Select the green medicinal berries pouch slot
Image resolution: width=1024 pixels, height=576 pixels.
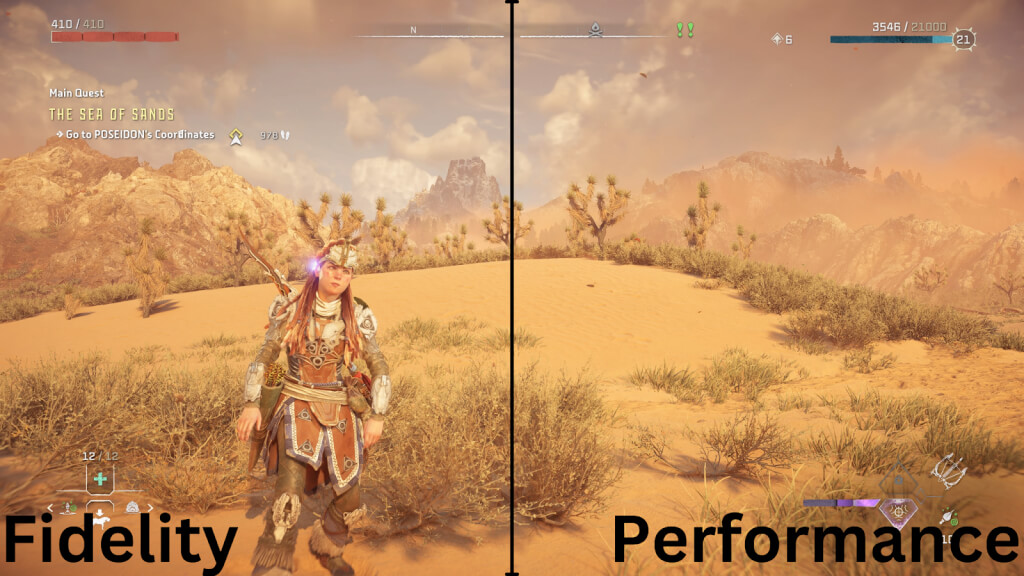tap(100, 479)
